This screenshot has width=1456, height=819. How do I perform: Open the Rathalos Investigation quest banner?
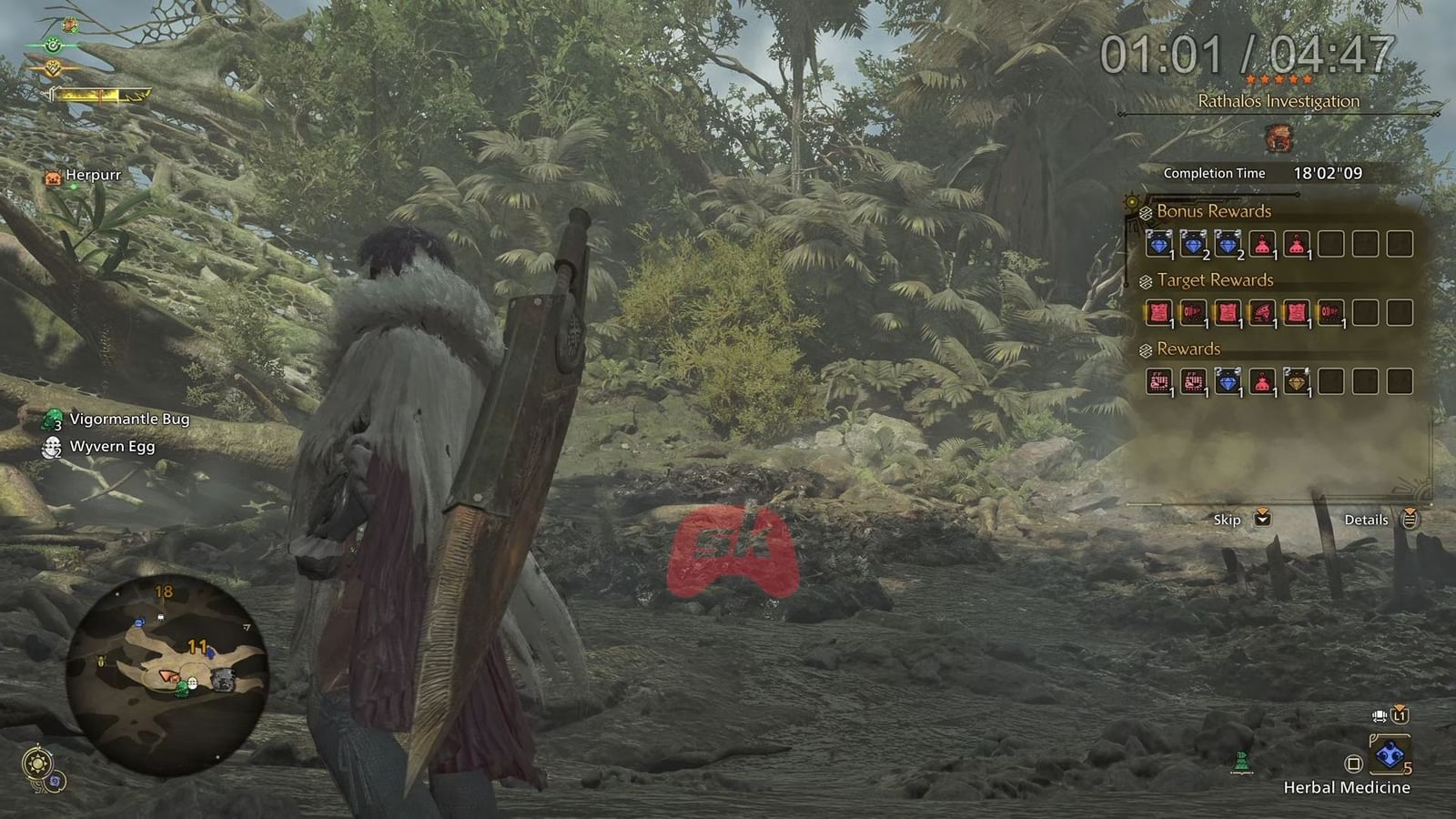point(1278,100)
